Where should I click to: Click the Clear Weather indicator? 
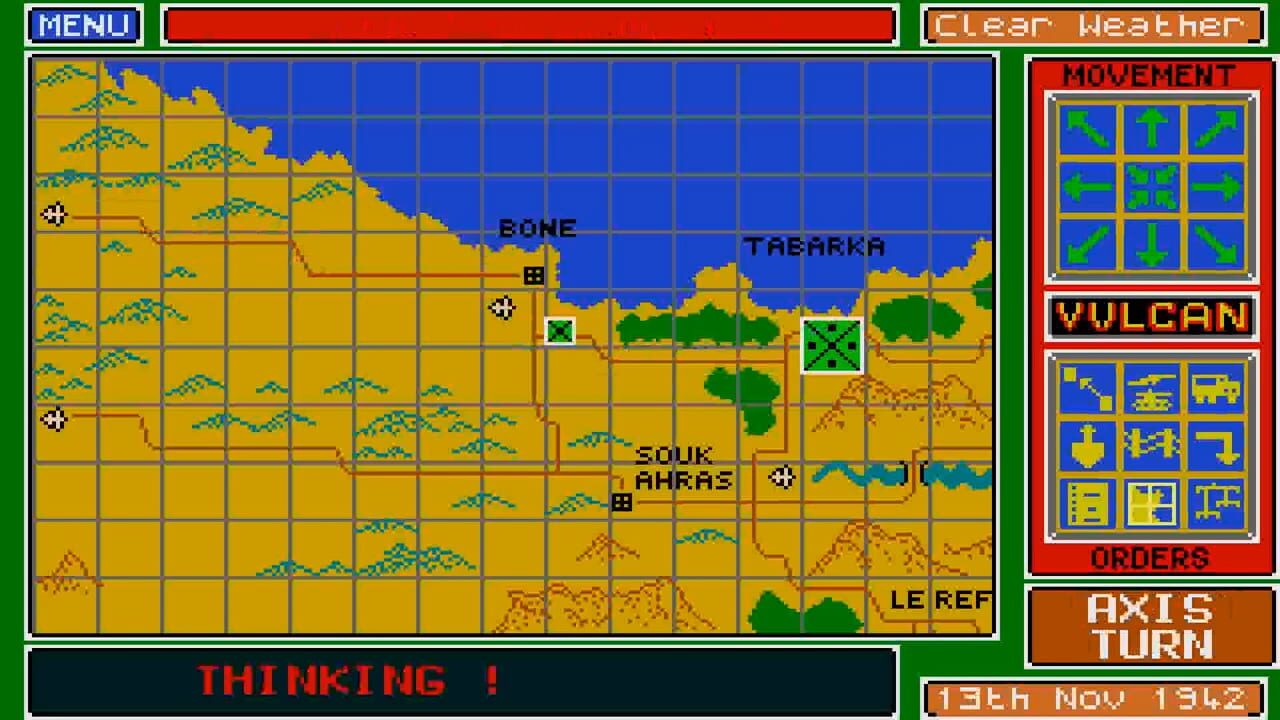click(x=1093, y=25)
